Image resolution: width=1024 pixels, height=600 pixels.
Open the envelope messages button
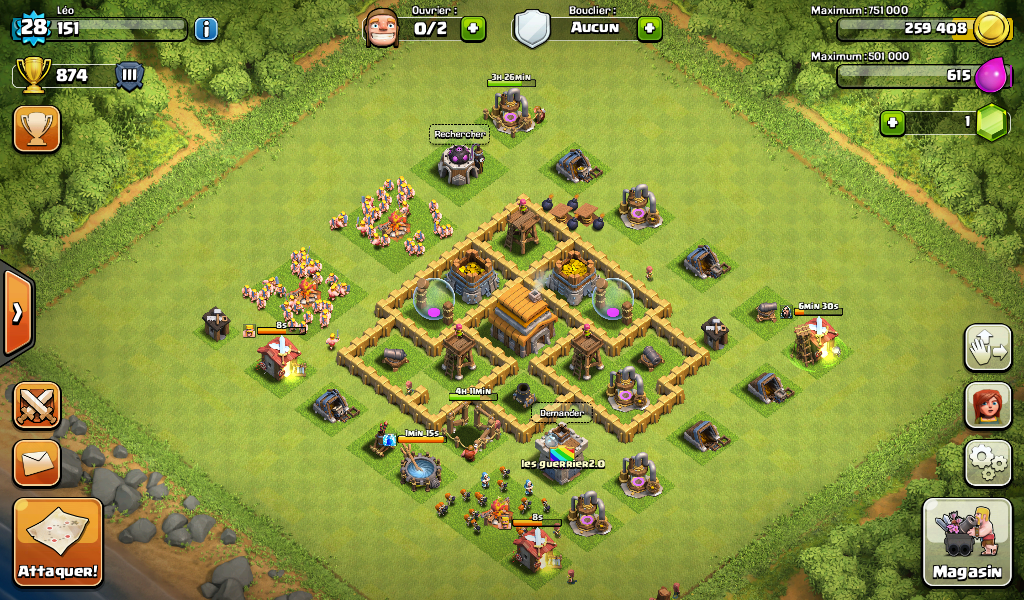click(37, 462)
